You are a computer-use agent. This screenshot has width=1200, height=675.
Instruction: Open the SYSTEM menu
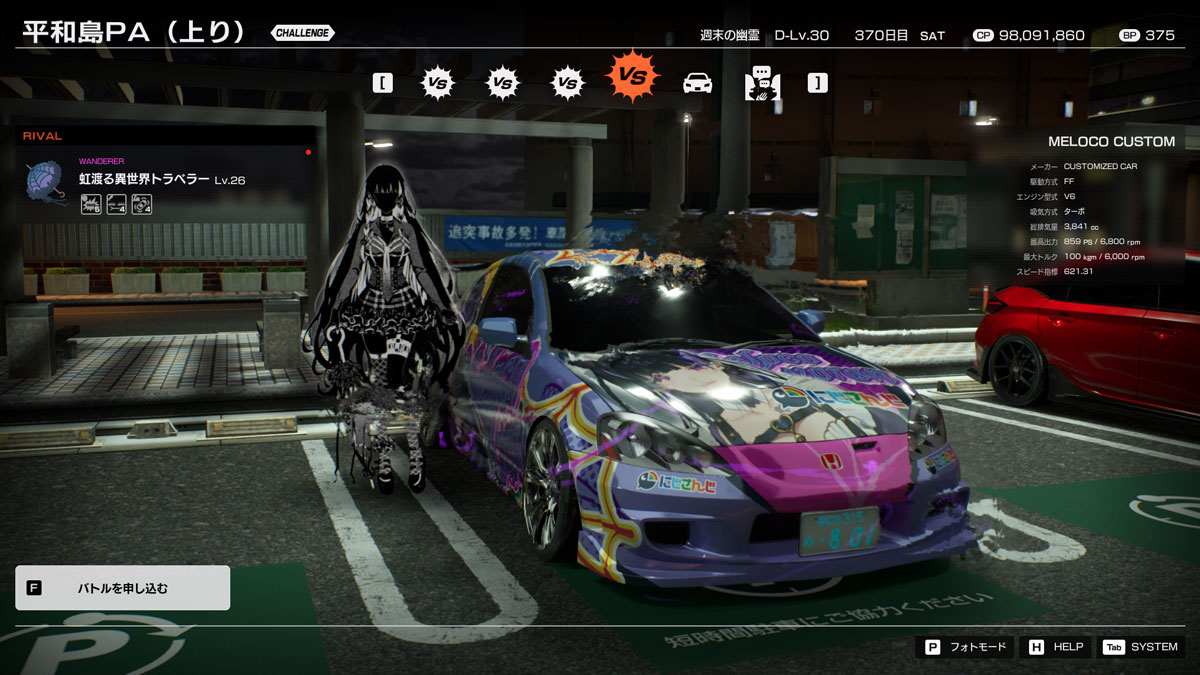coord(1141,647)
